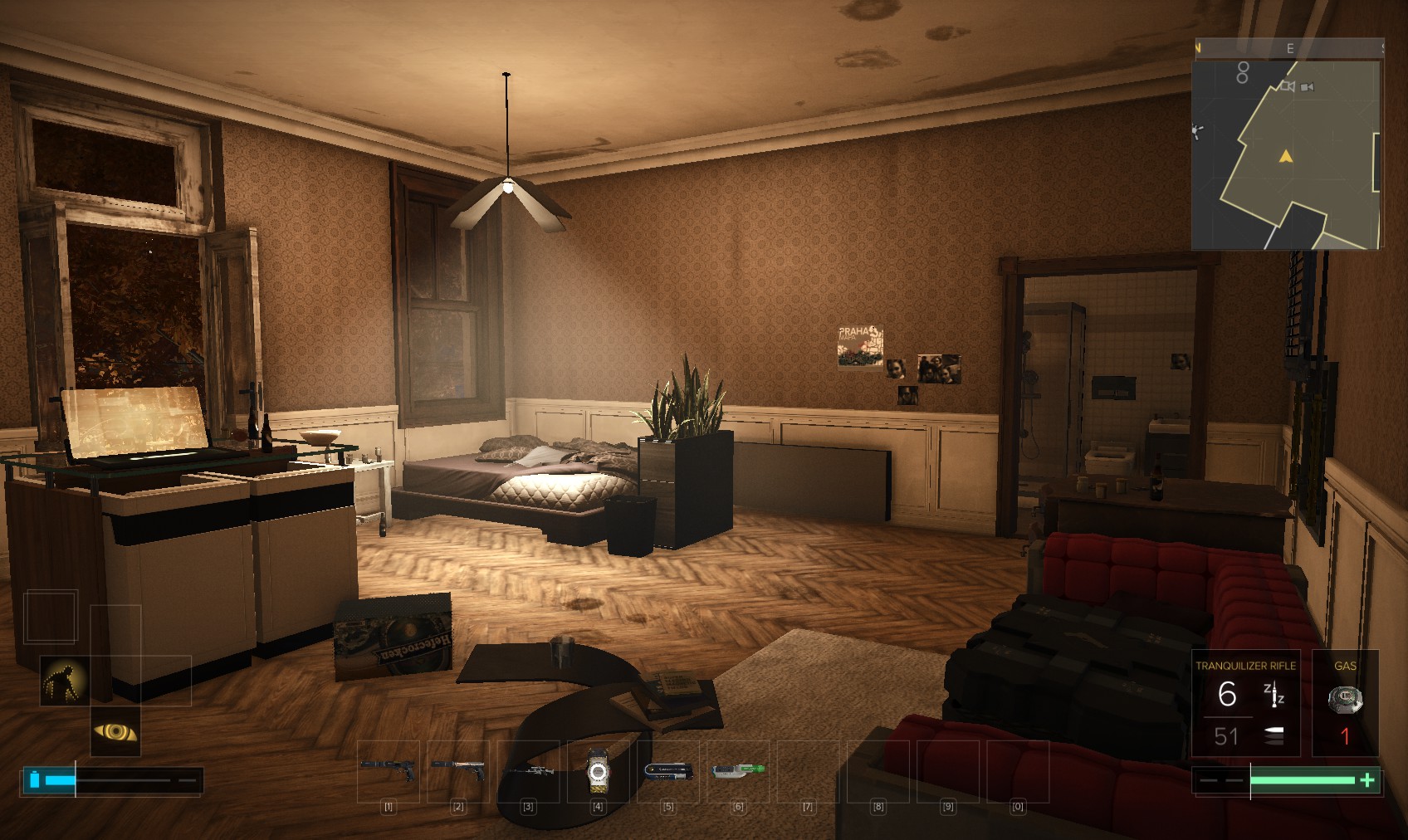The image size is (1408, 840).
Task: Select the yellow device in slot 4
Action: (598, 771)
